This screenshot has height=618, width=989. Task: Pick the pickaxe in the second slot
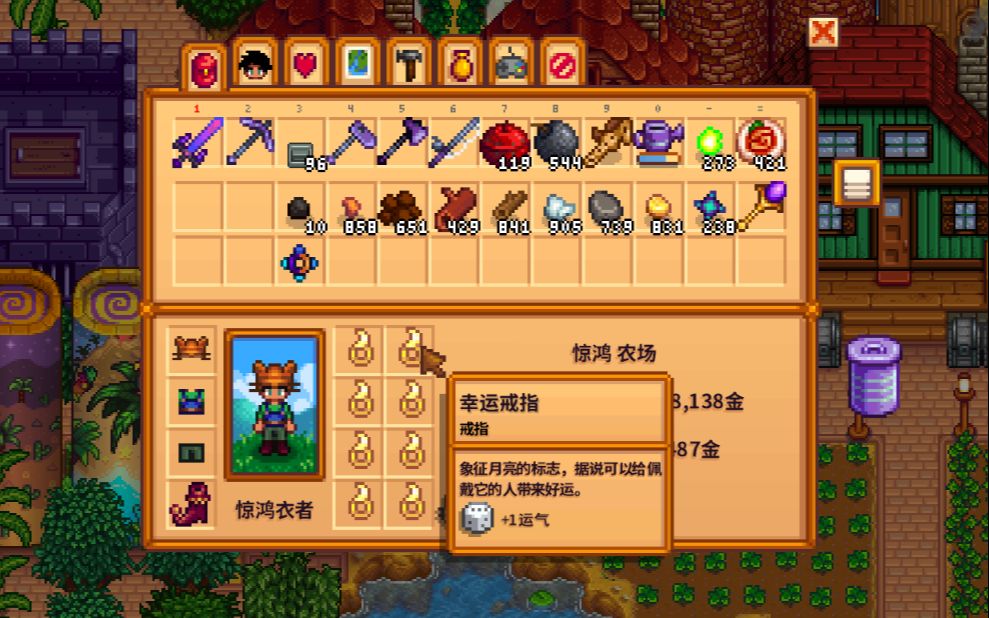249,143
